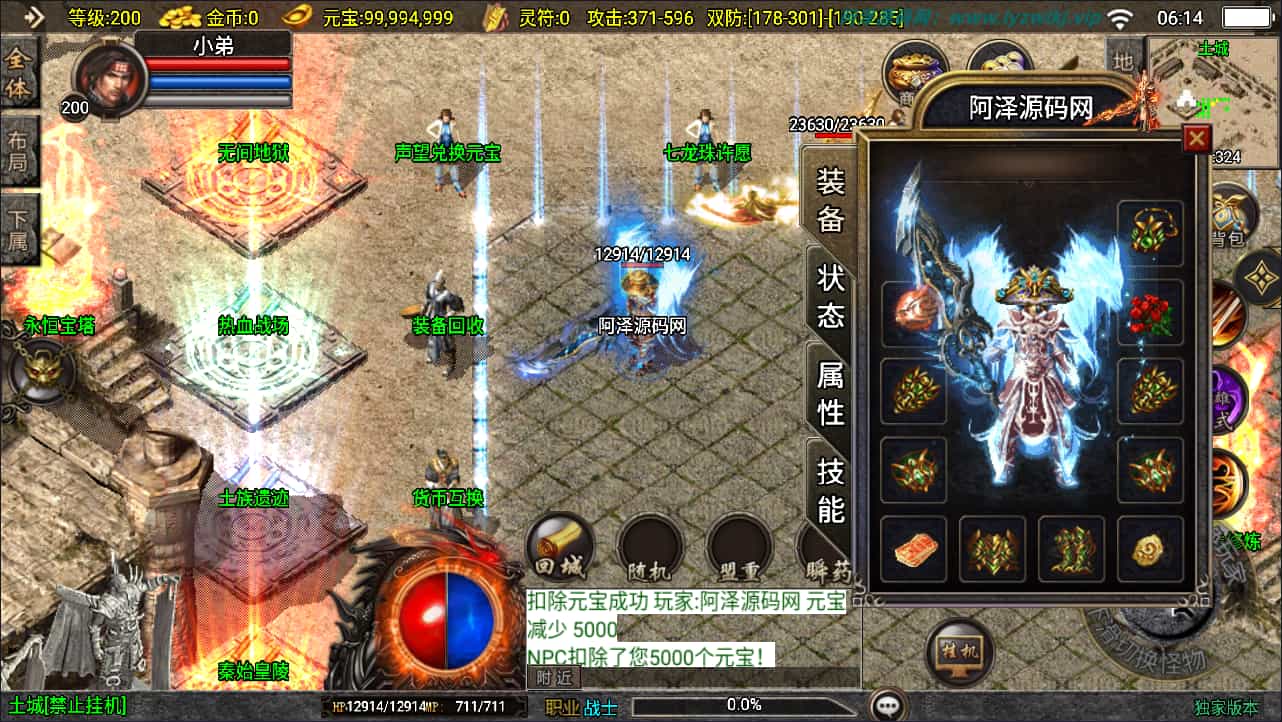Select the 装备 (Equipment) tab
Viewport: 1282px width, 722px height.
[x=831, y=199]
